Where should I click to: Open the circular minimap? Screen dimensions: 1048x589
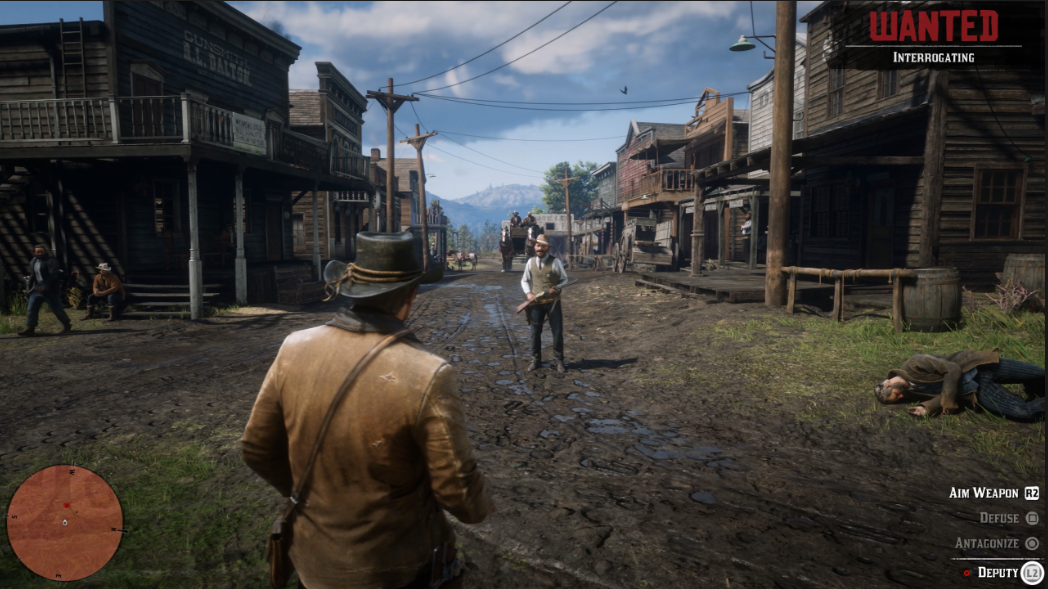click(65, 522)
